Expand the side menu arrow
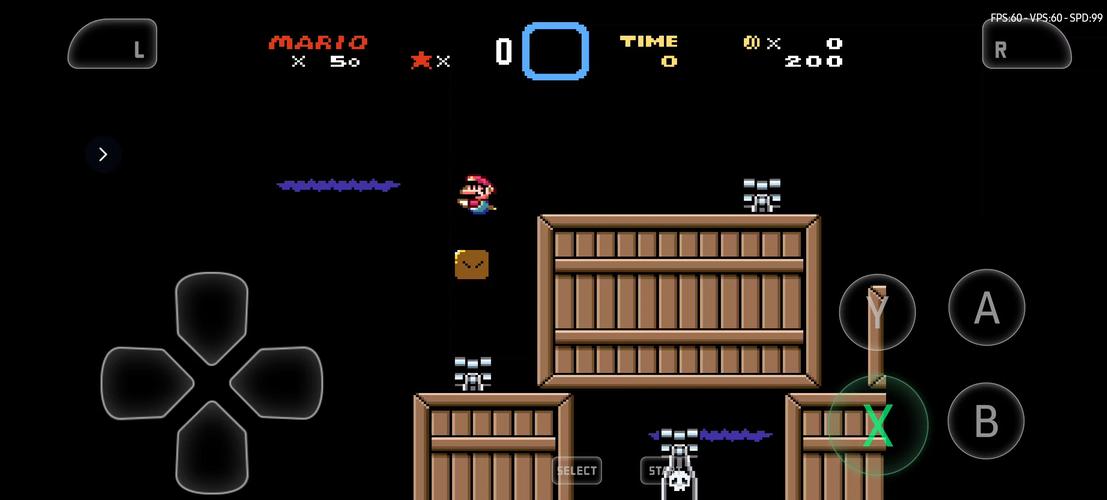The height and width of the screenshot is (500, 1107). (x=103, y=154)
